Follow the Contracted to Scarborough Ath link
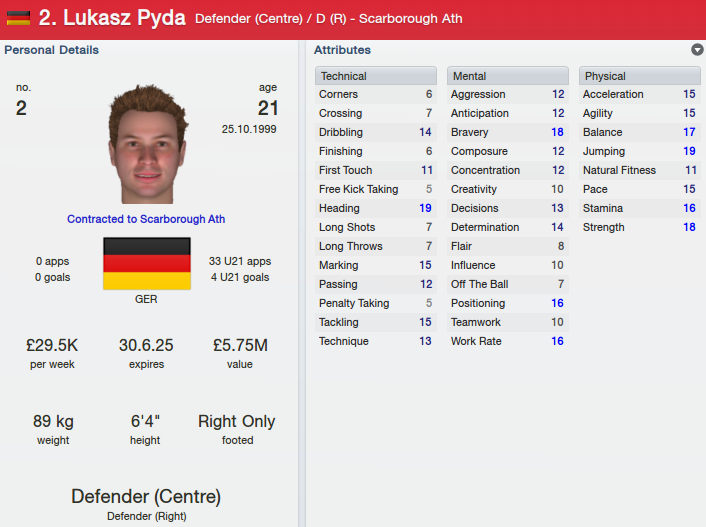706x527 pixels. click(x=146, y=219)
